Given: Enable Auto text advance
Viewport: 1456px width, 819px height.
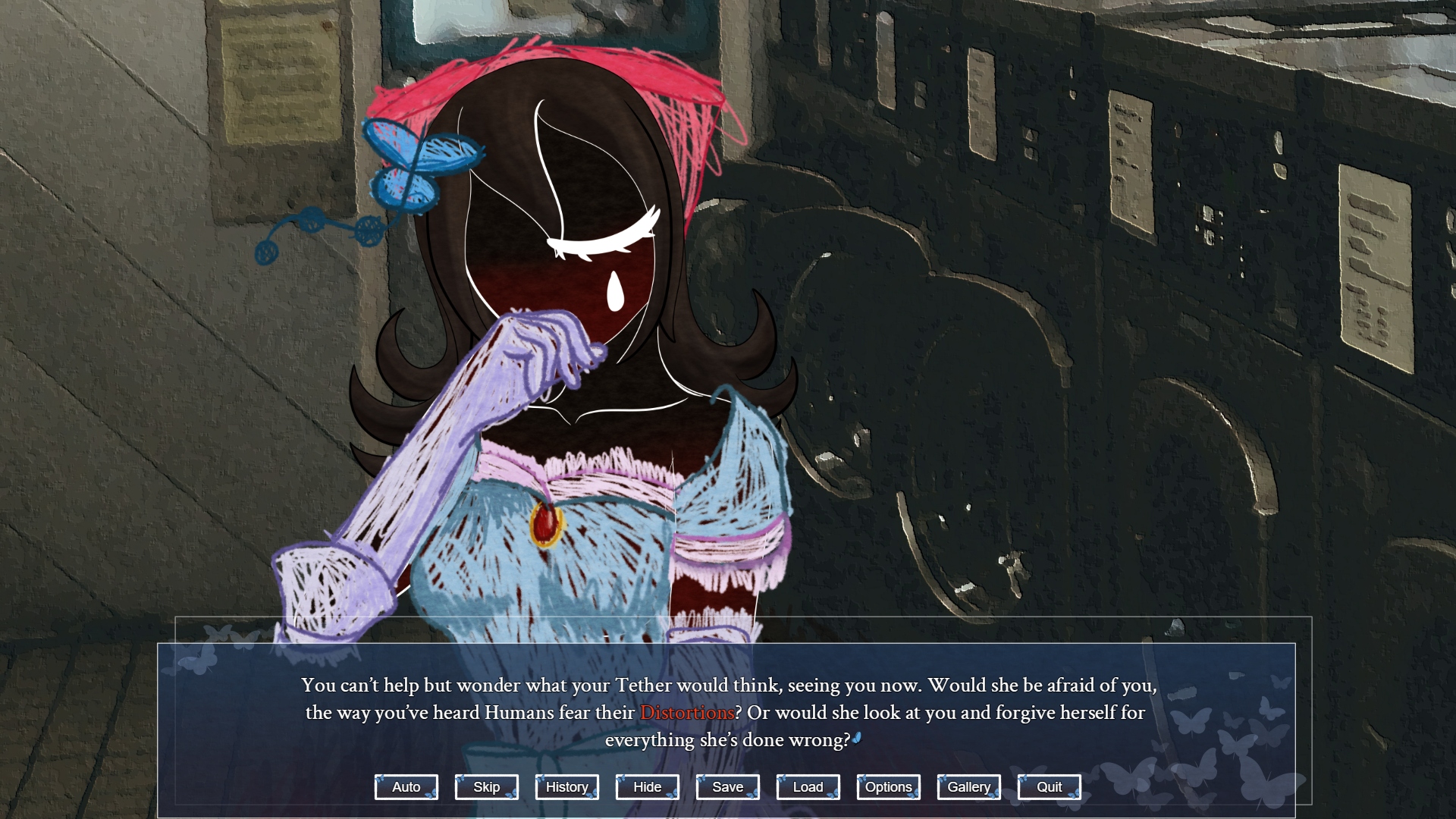Looking at the screenshot, I should [406, 787].
